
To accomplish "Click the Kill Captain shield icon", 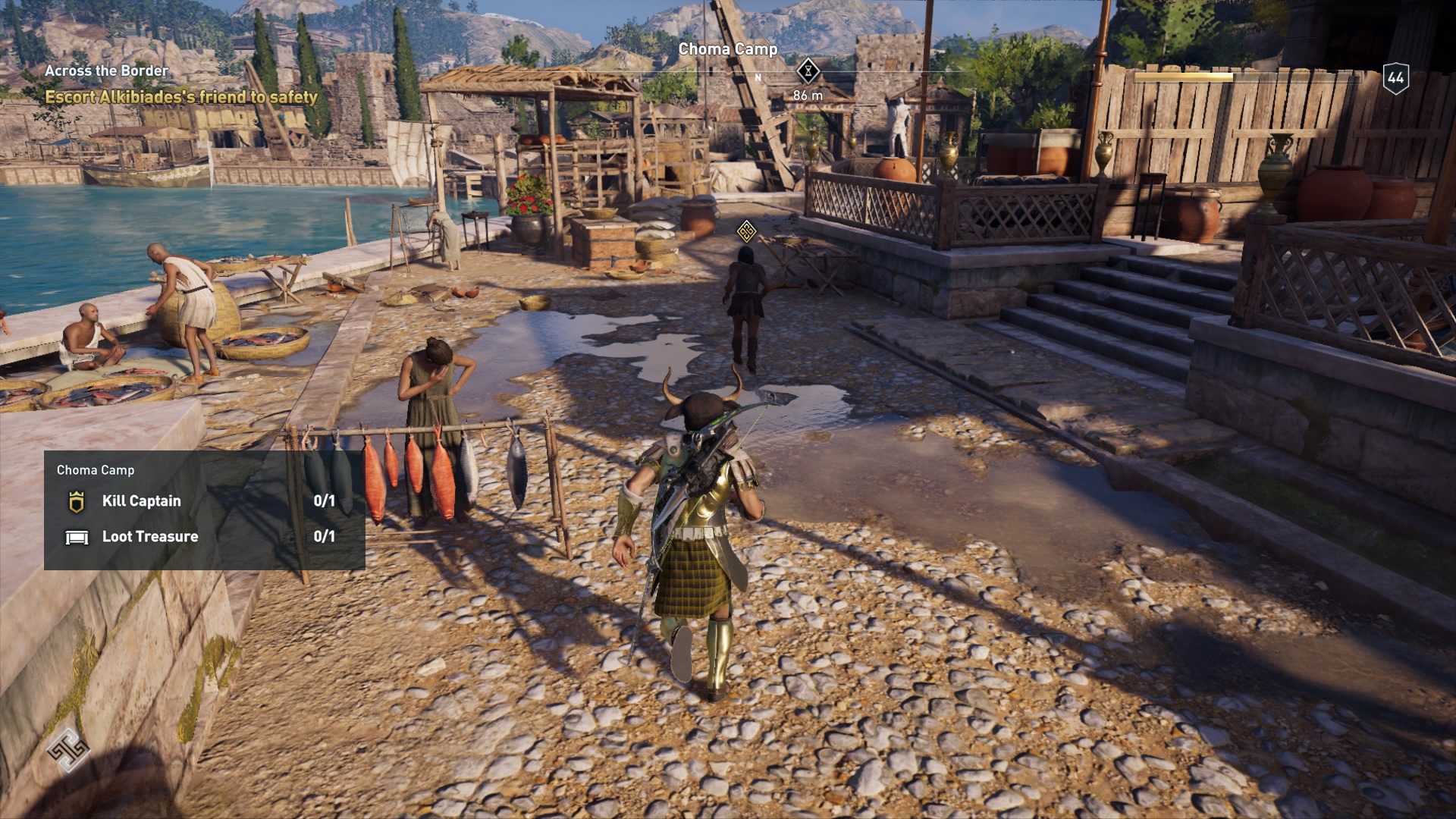I will [x=76, y=500].
